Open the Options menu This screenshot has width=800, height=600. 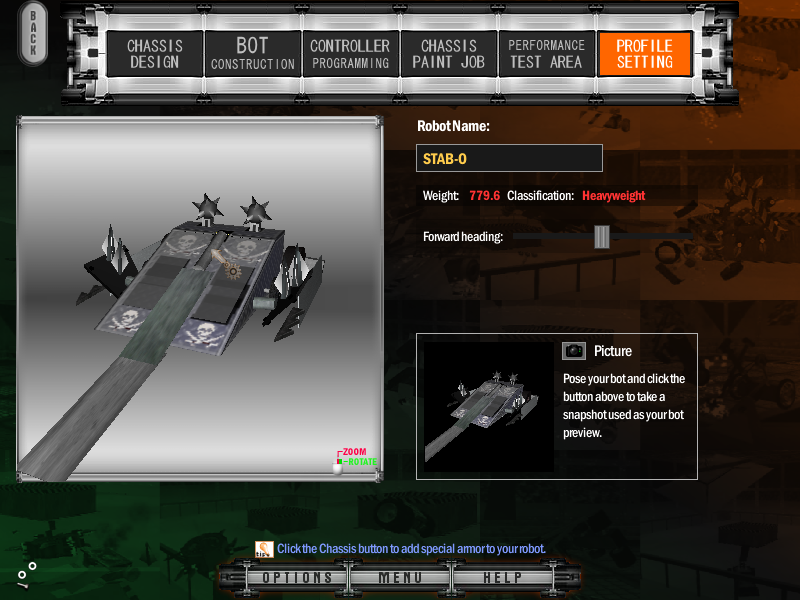pyautogui.click(x=297, y=578)
